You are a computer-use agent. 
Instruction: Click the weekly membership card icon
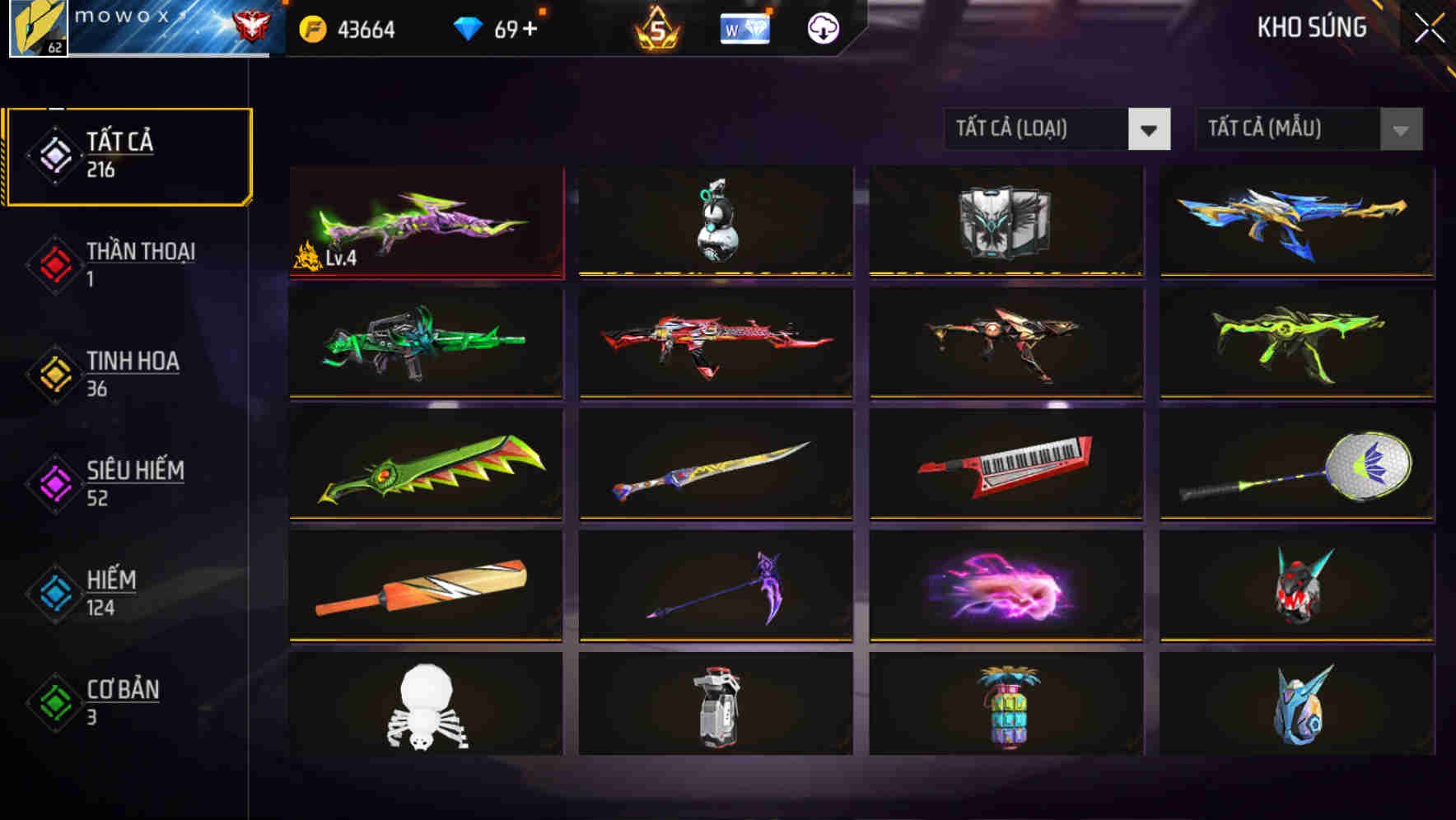tap(744, 27)
